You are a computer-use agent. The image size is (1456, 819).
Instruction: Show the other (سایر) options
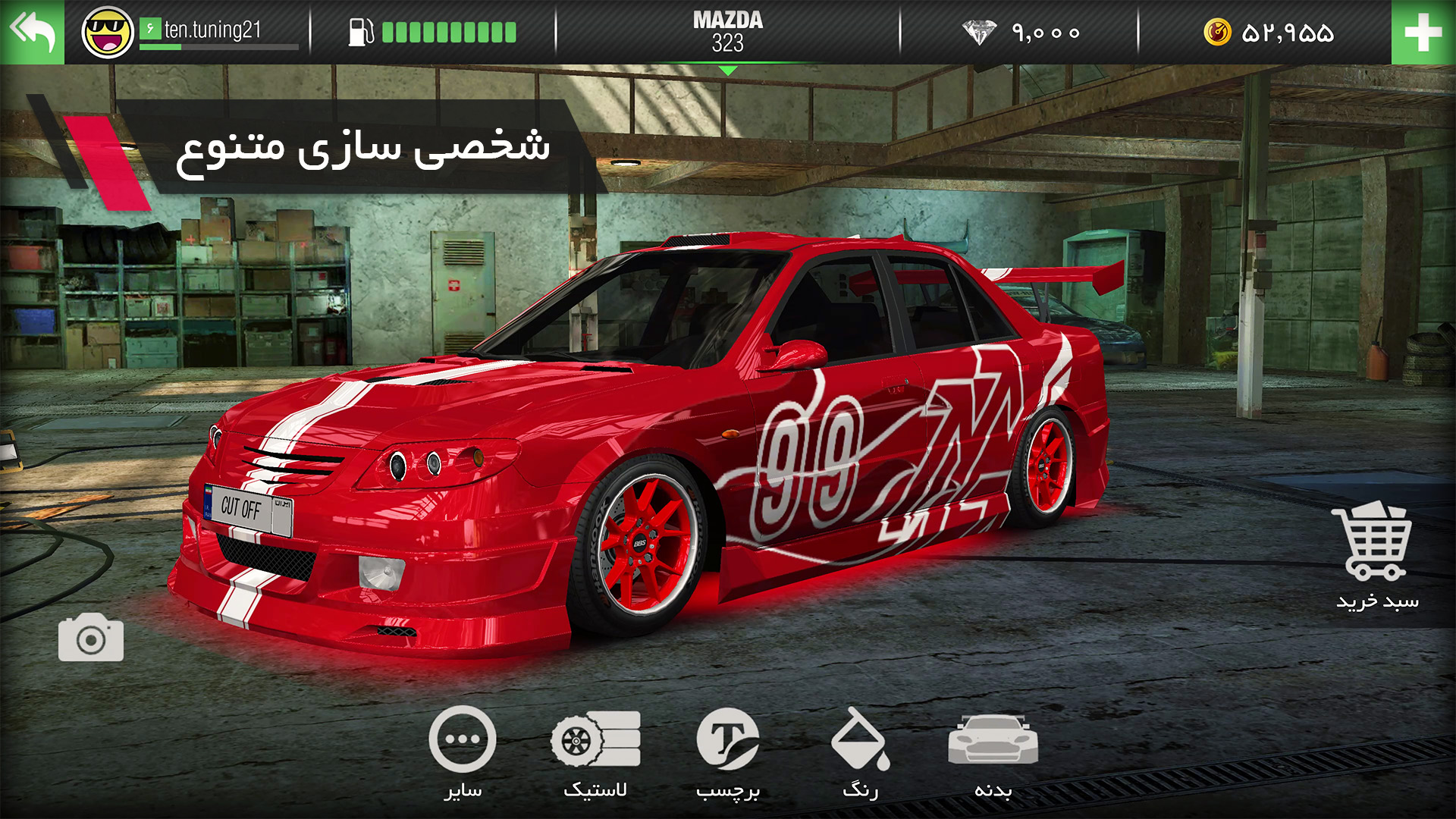pyautogui.click(x=463, y=752)
